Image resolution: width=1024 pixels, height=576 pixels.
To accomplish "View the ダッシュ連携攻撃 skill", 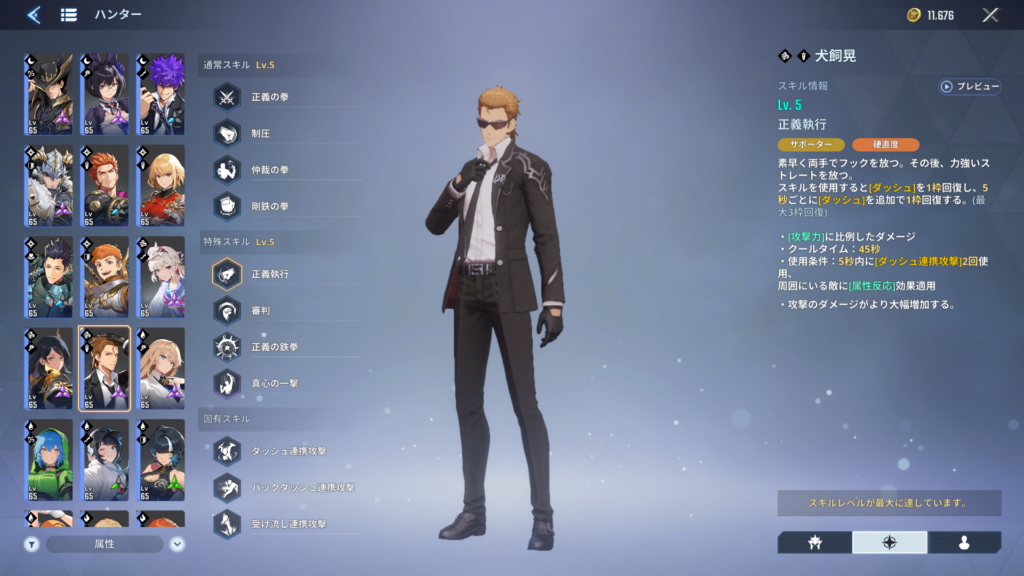I will 228,451.
